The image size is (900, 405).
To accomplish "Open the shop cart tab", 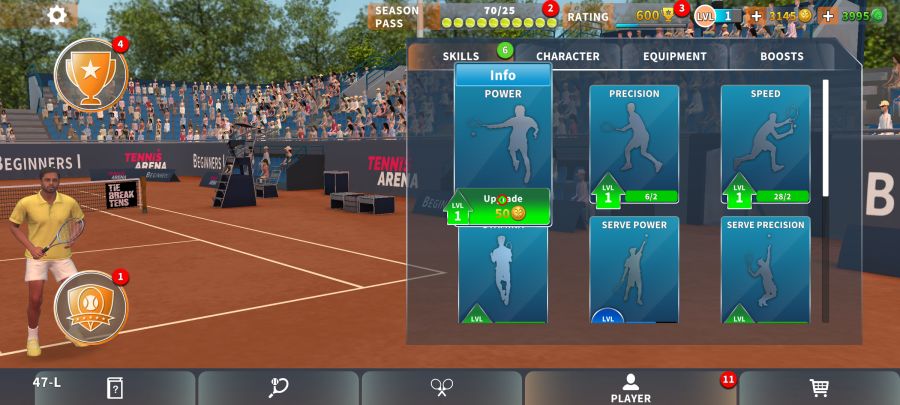I will [818, 388].
